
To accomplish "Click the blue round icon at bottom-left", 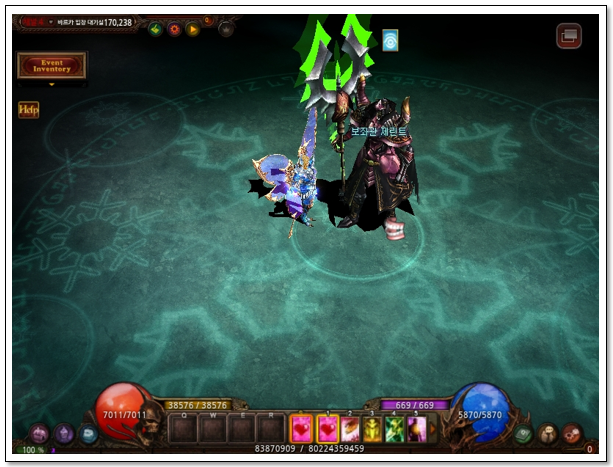I will click(x=89, y=434).
